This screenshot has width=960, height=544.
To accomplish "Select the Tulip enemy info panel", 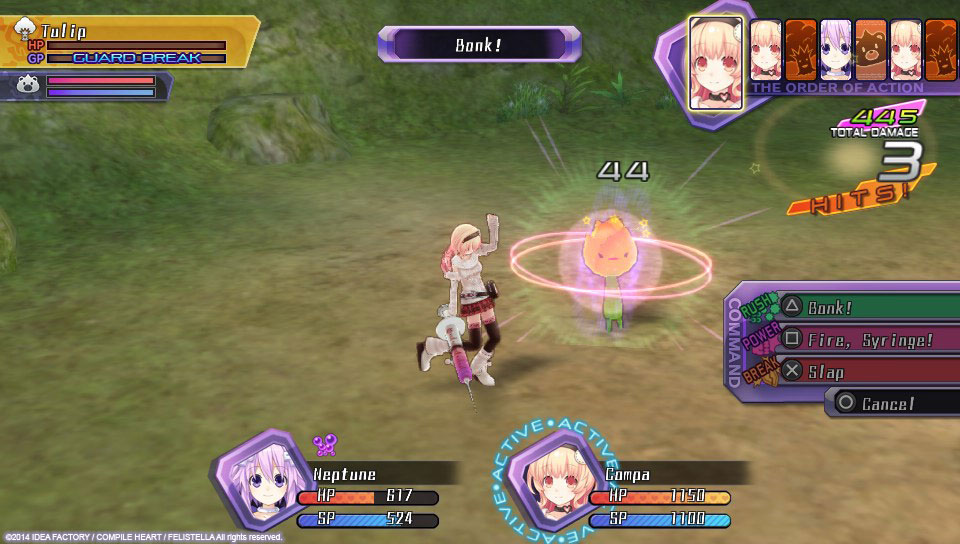I will (130, 43).
